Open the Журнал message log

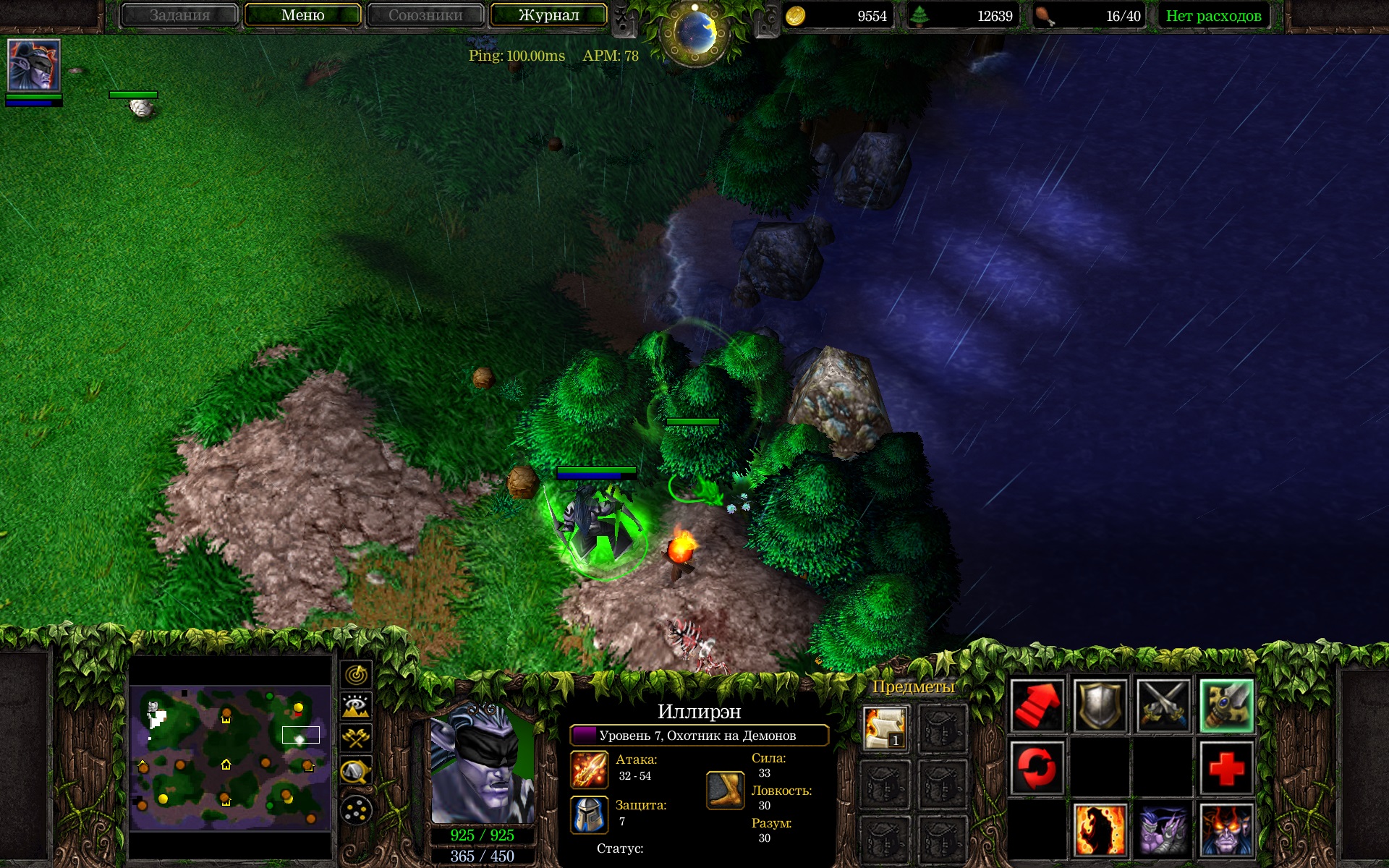pyautogui.click(x=548, y=15)
